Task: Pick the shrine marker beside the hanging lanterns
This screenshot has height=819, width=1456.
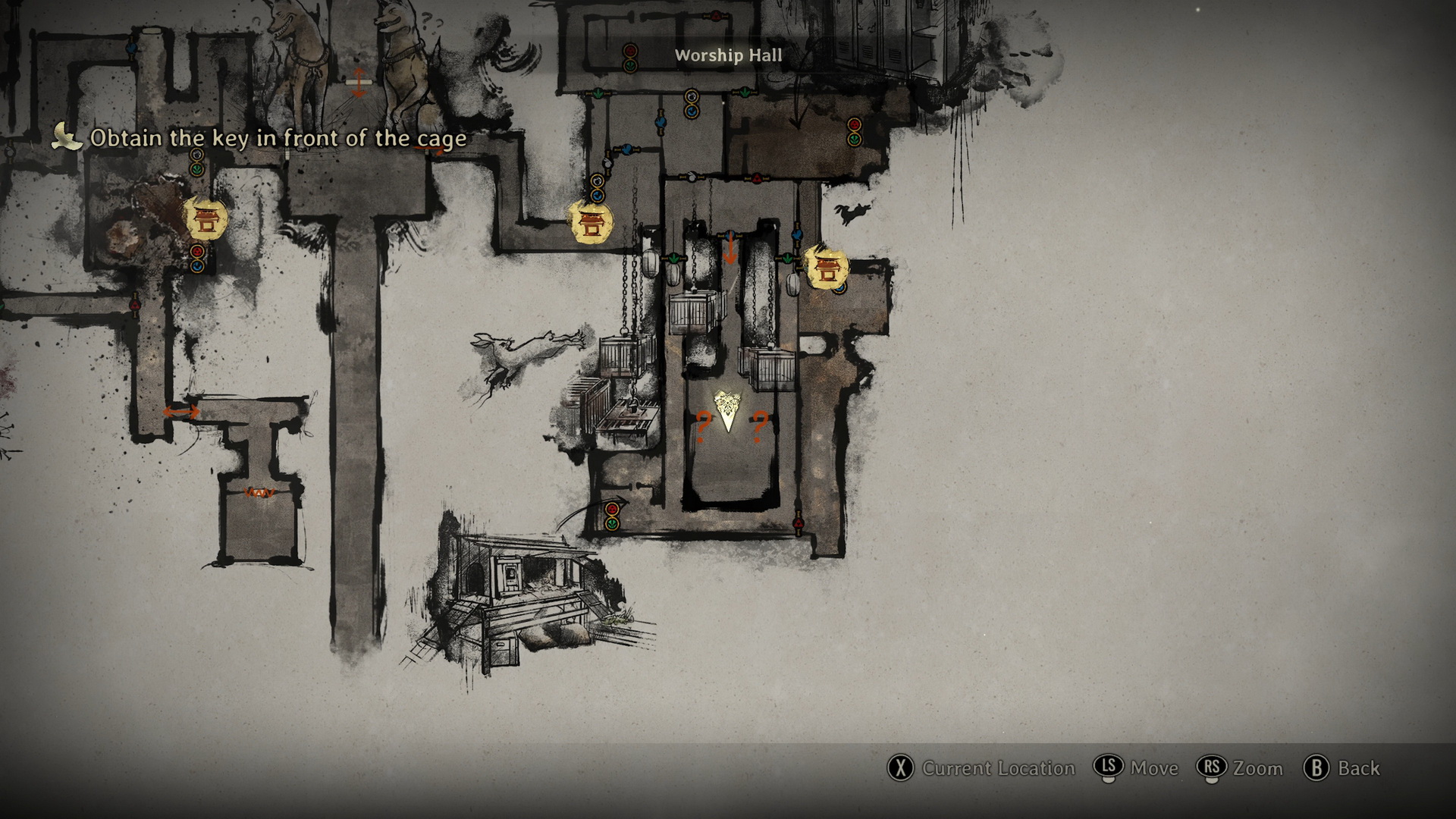Action: 824,267
